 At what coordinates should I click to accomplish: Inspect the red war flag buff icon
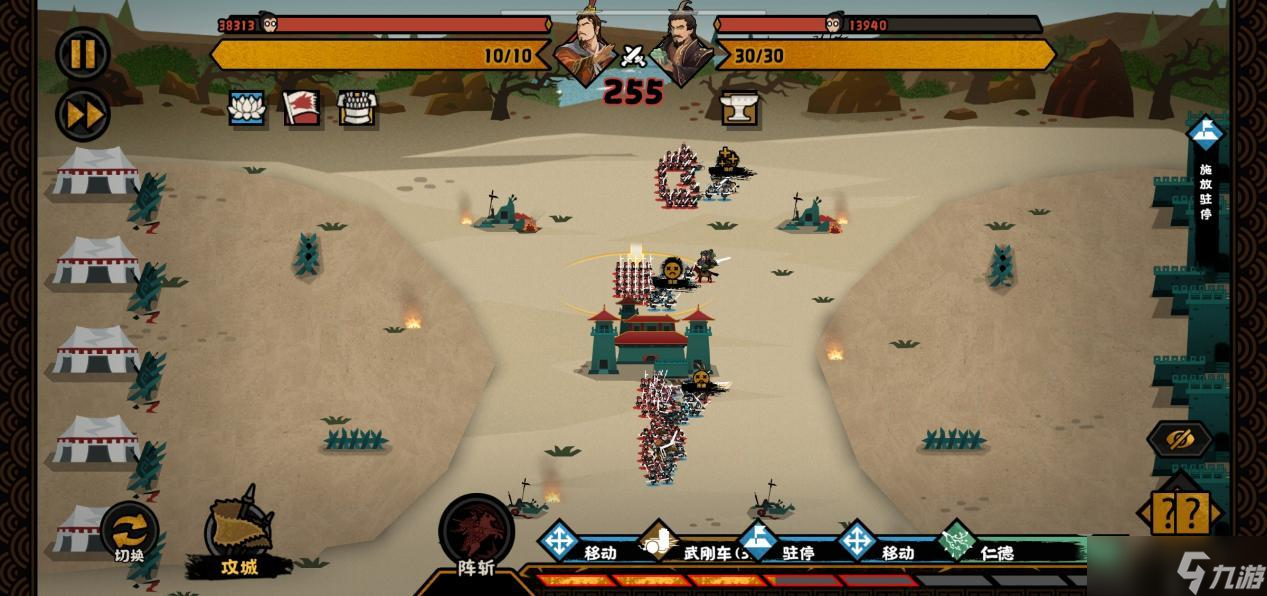pyautogui.click(x=301, y=108)
